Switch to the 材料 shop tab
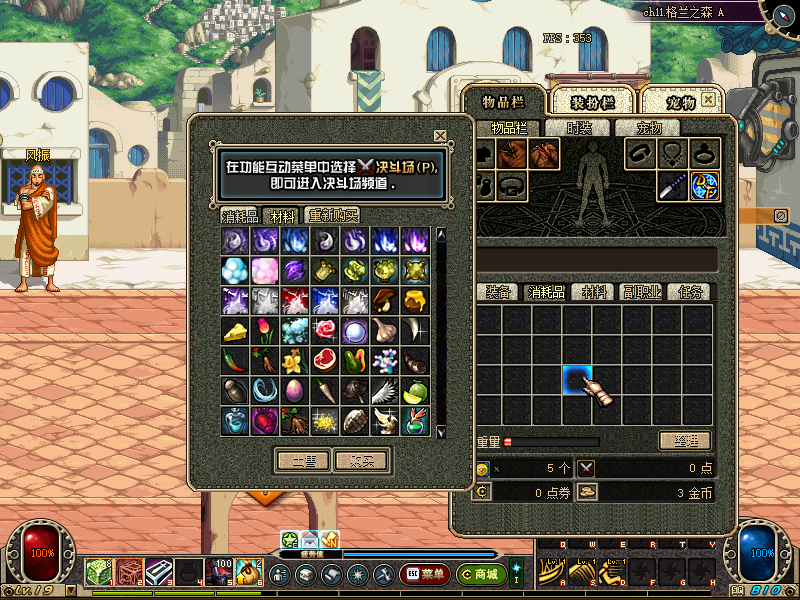Image resolution: width=800 pixels, height=600 pixels. pos(283,215)
